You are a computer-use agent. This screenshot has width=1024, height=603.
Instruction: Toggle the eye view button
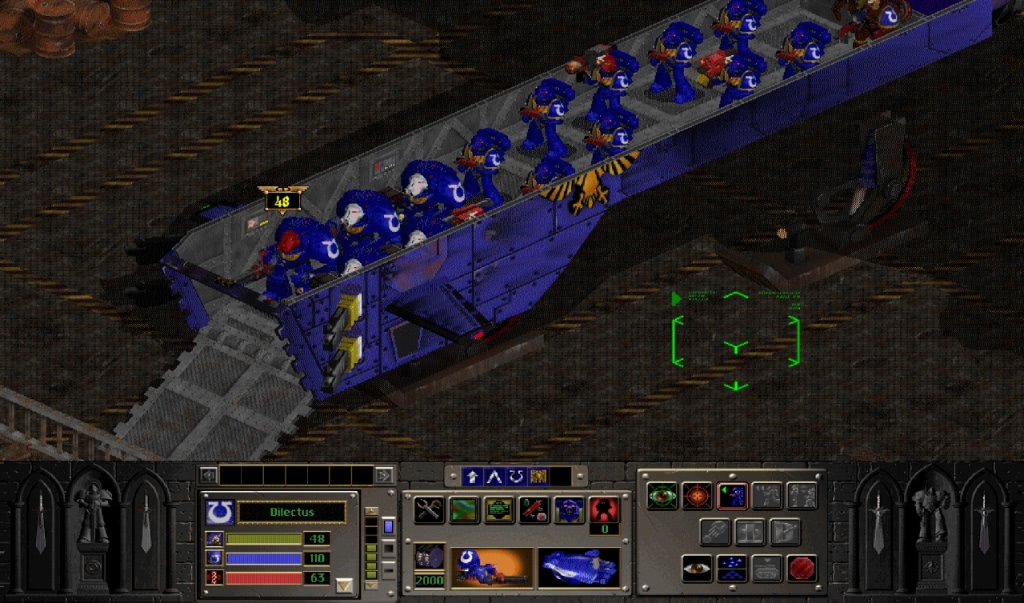click(x=697, y=567)
